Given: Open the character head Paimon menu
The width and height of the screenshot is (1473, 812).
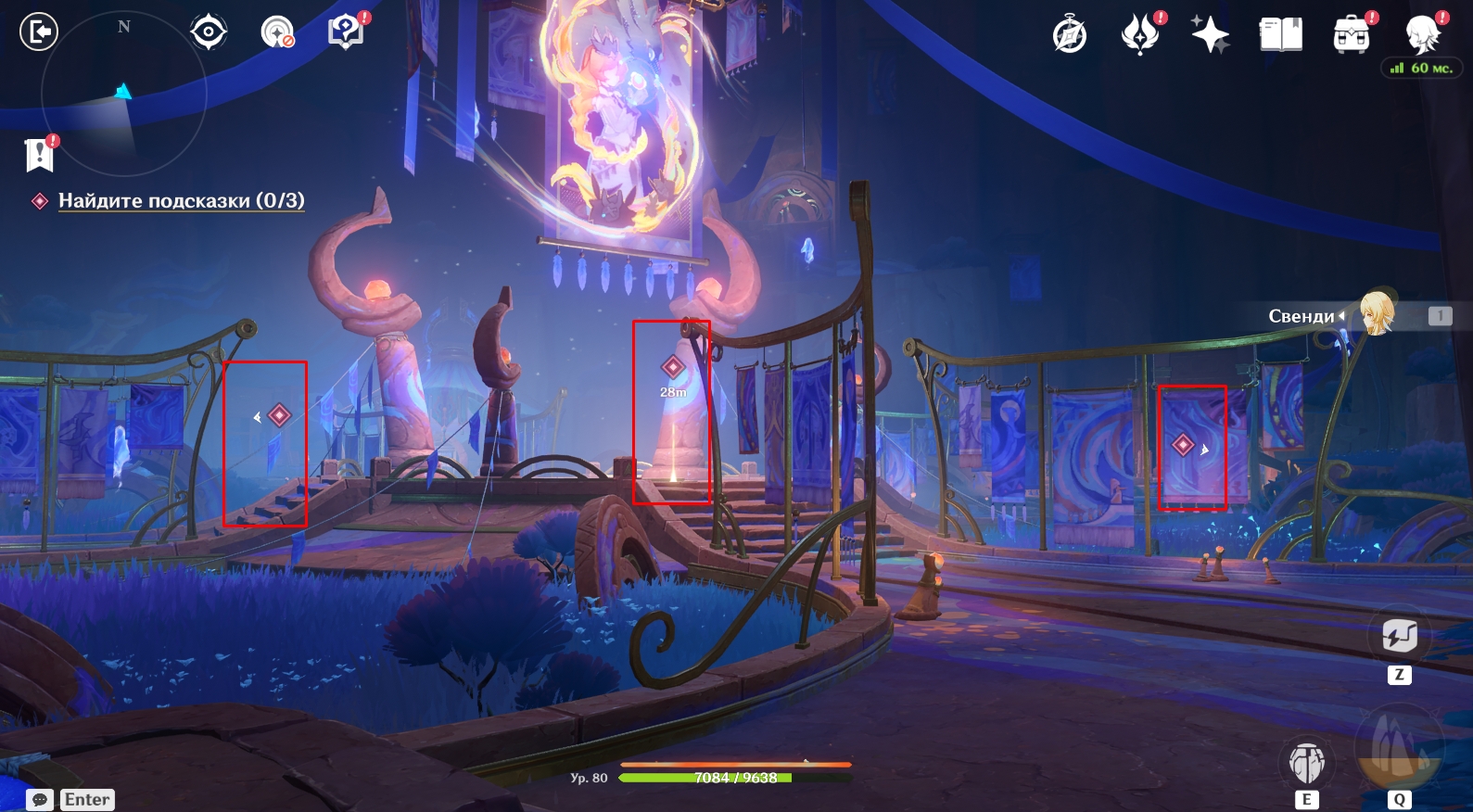Looking at the screenshot, I should tap(1423, 35).
